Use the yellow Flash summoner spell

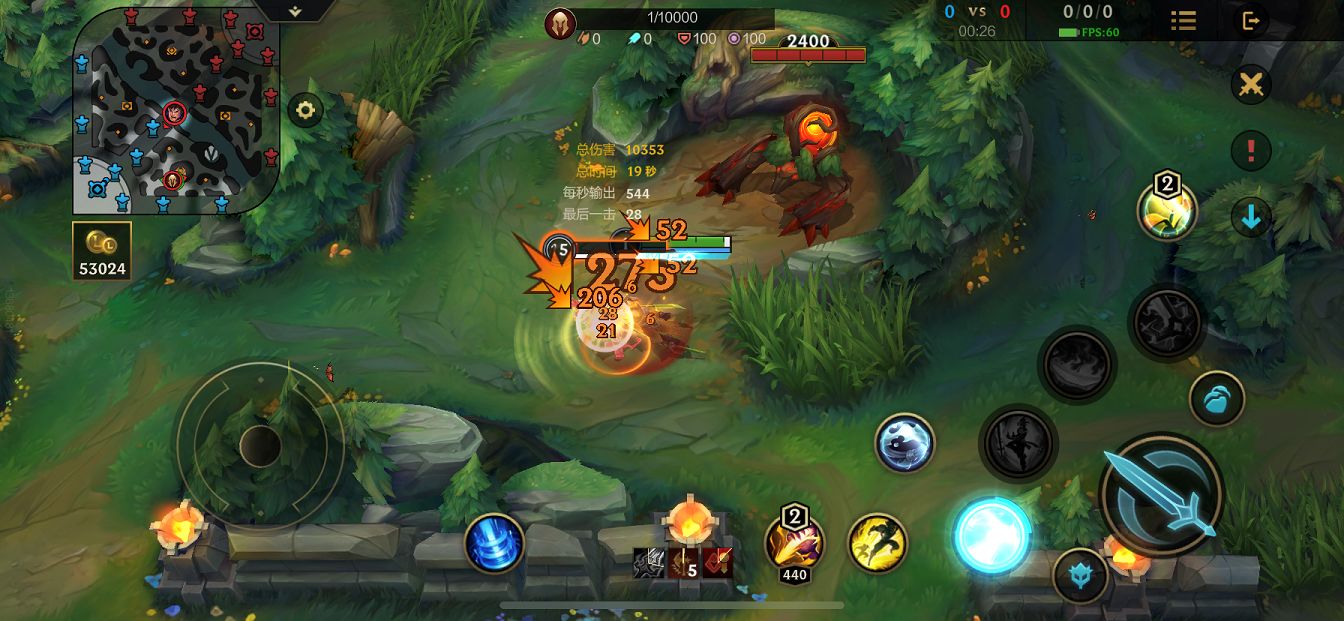click(x=877, y=543)
